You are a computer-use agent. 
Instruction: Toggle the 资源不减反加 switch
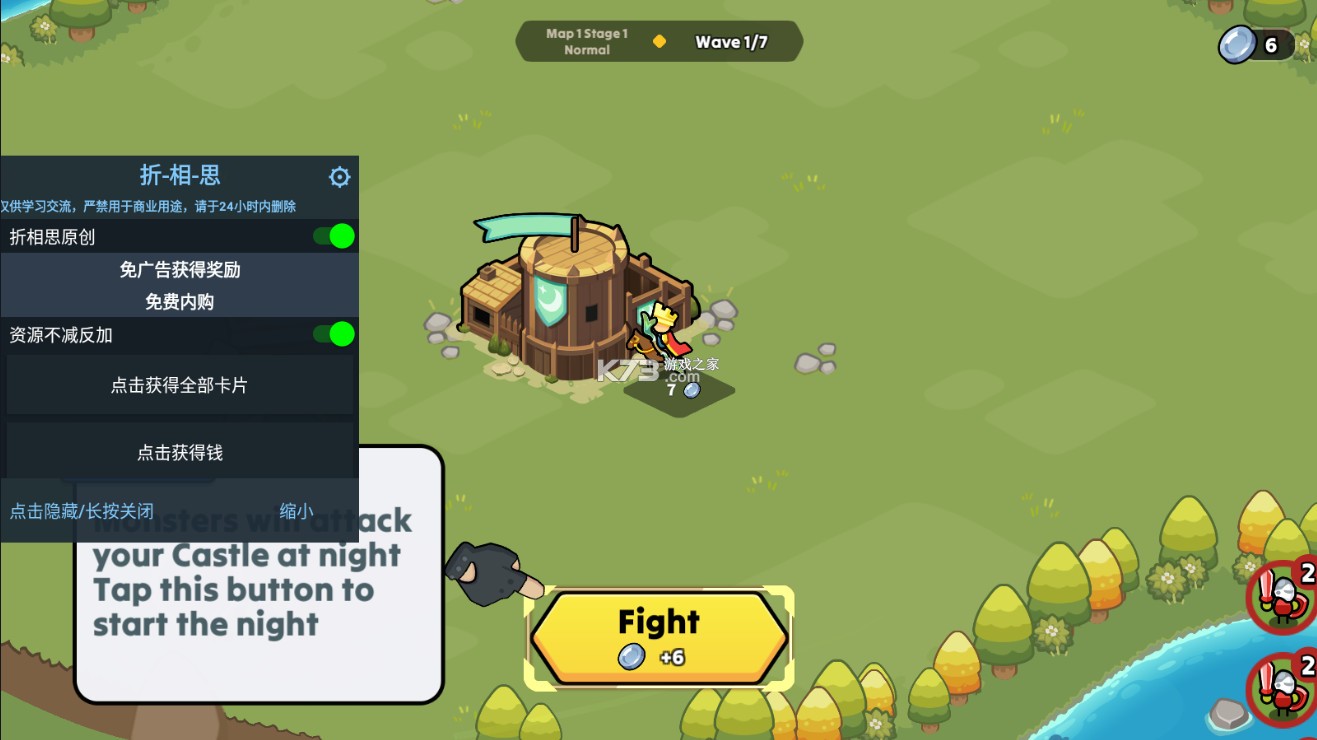[334, 334]
